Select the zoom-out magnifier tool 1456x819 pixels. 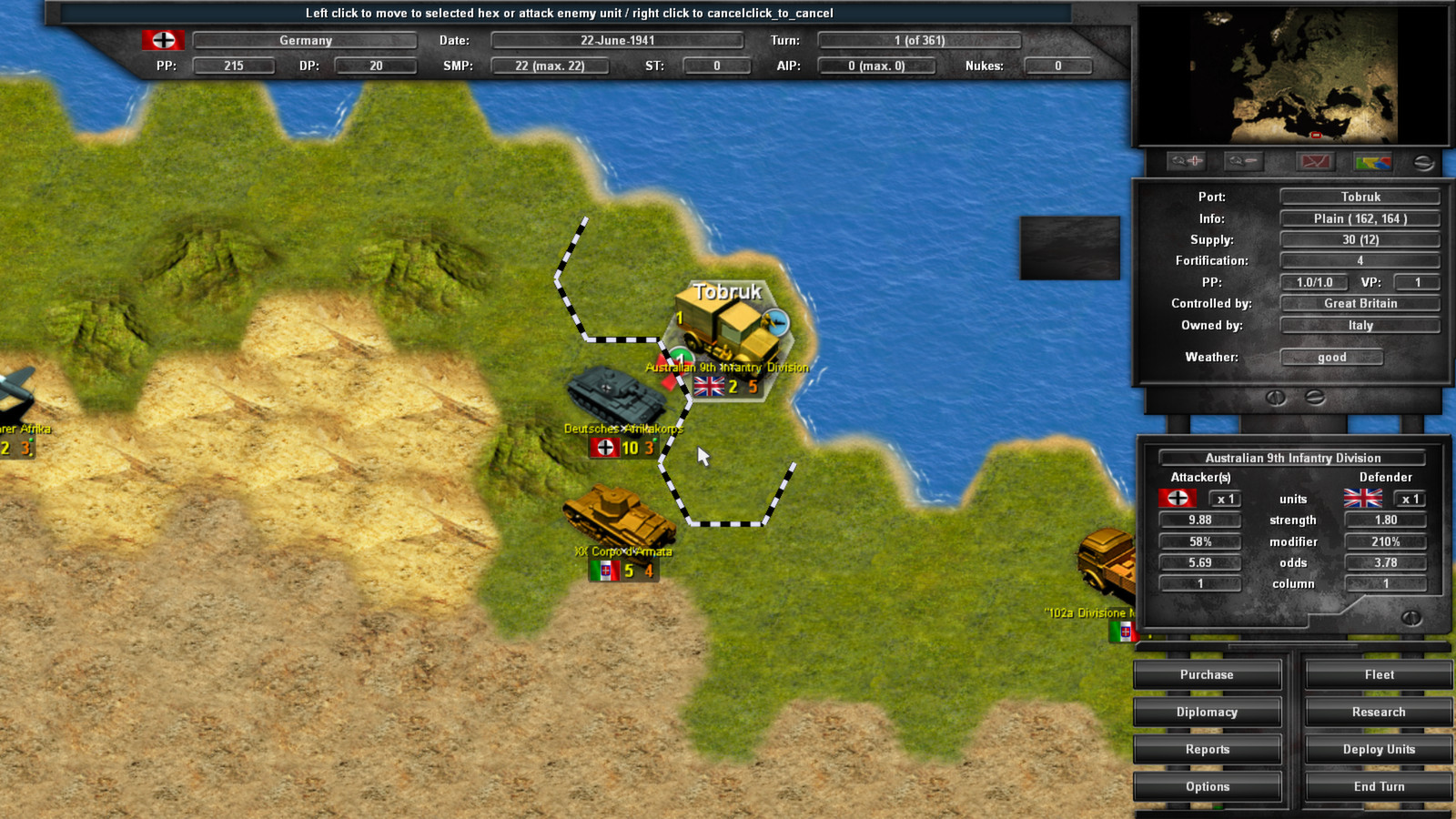click(x=1242, y=161)
